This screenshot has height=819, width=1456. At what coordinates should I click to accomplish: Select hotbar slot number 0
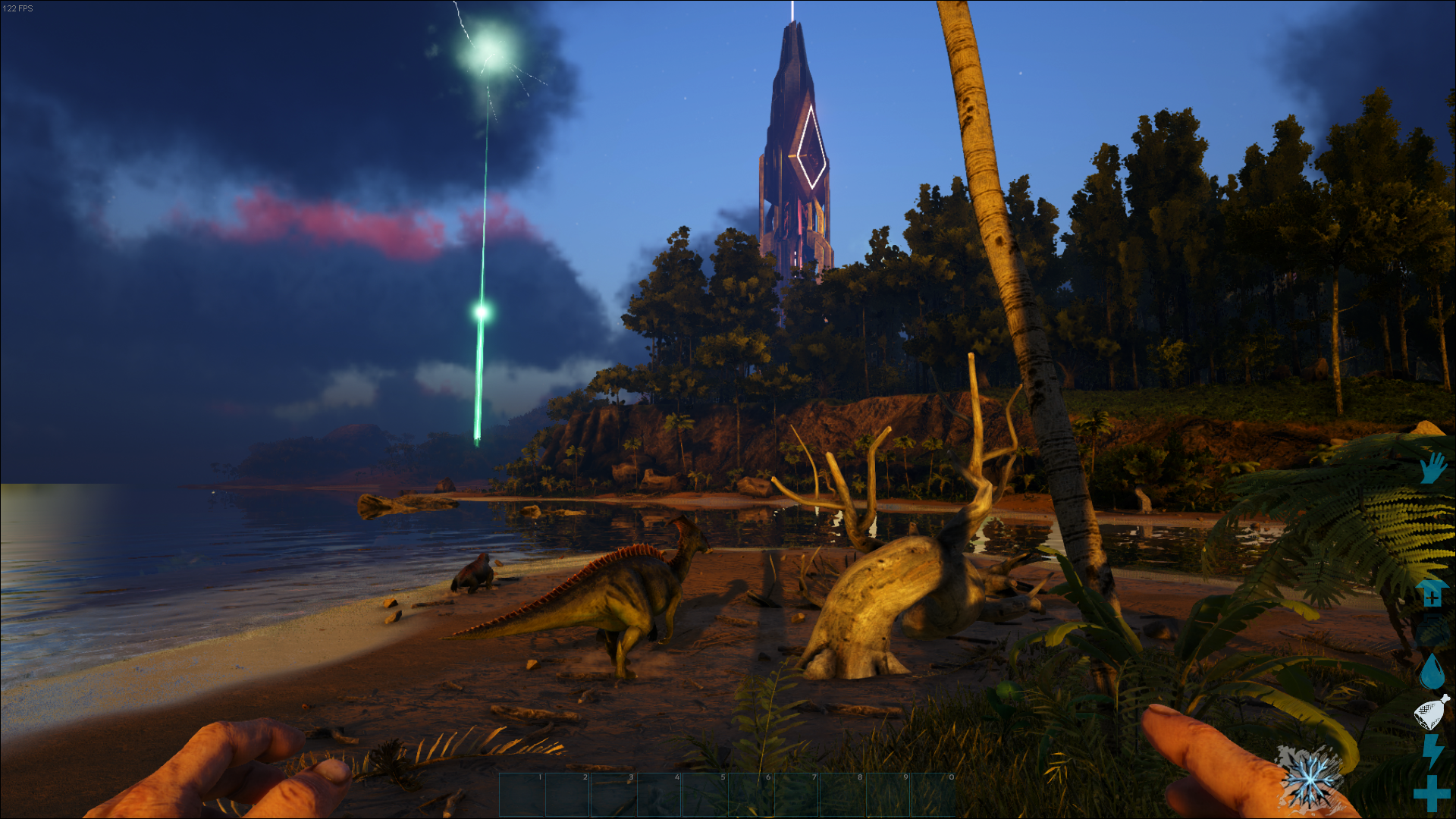pyautogui.click(x=934, y=795)
